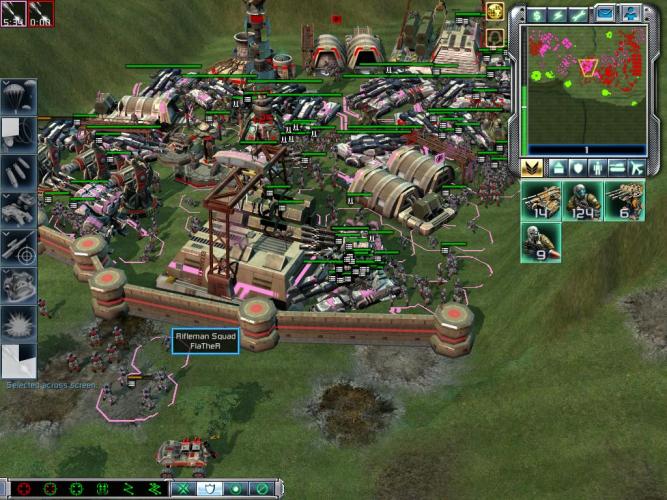
Task: Select the rifleman group showing 124
Action: pyautogui.click(x=582, y=200)
